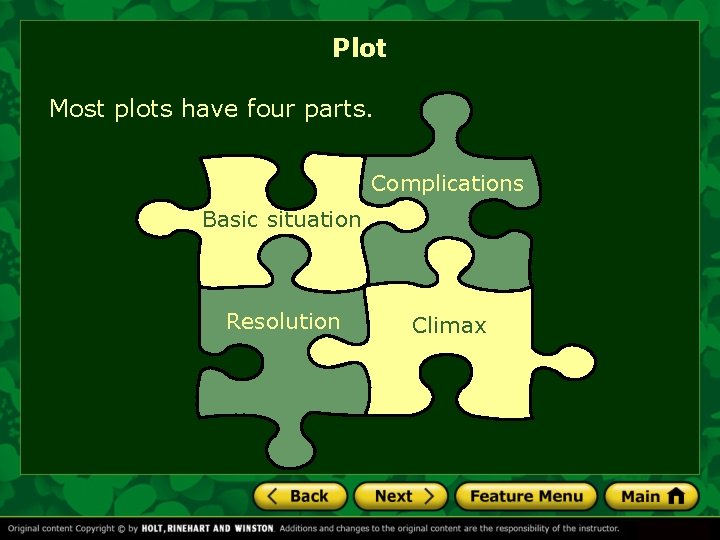
Task: Go to the previous slide with Back
Action: [x=300, y=496]
